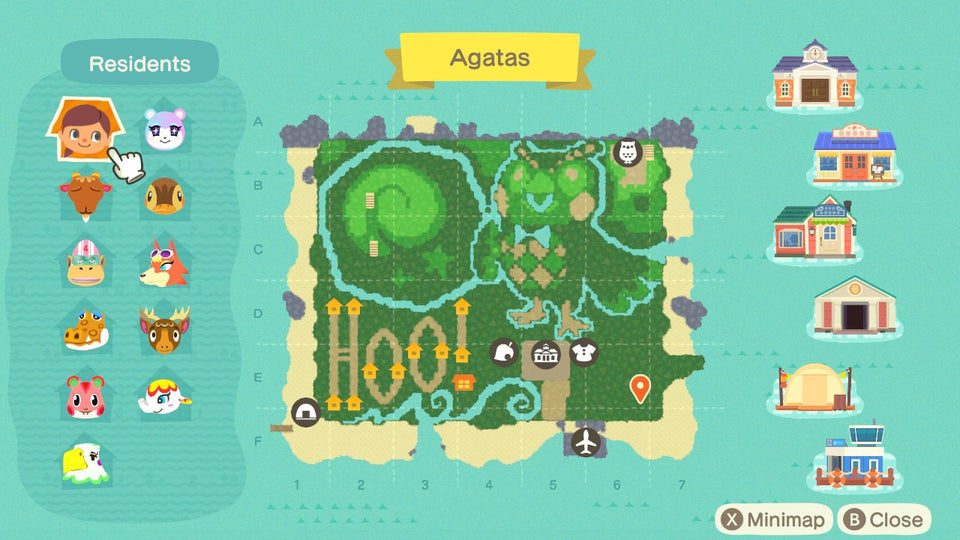Show the airport building on the dock
The height and width of the screenshot is (540, 960).
tap(853, 459)
